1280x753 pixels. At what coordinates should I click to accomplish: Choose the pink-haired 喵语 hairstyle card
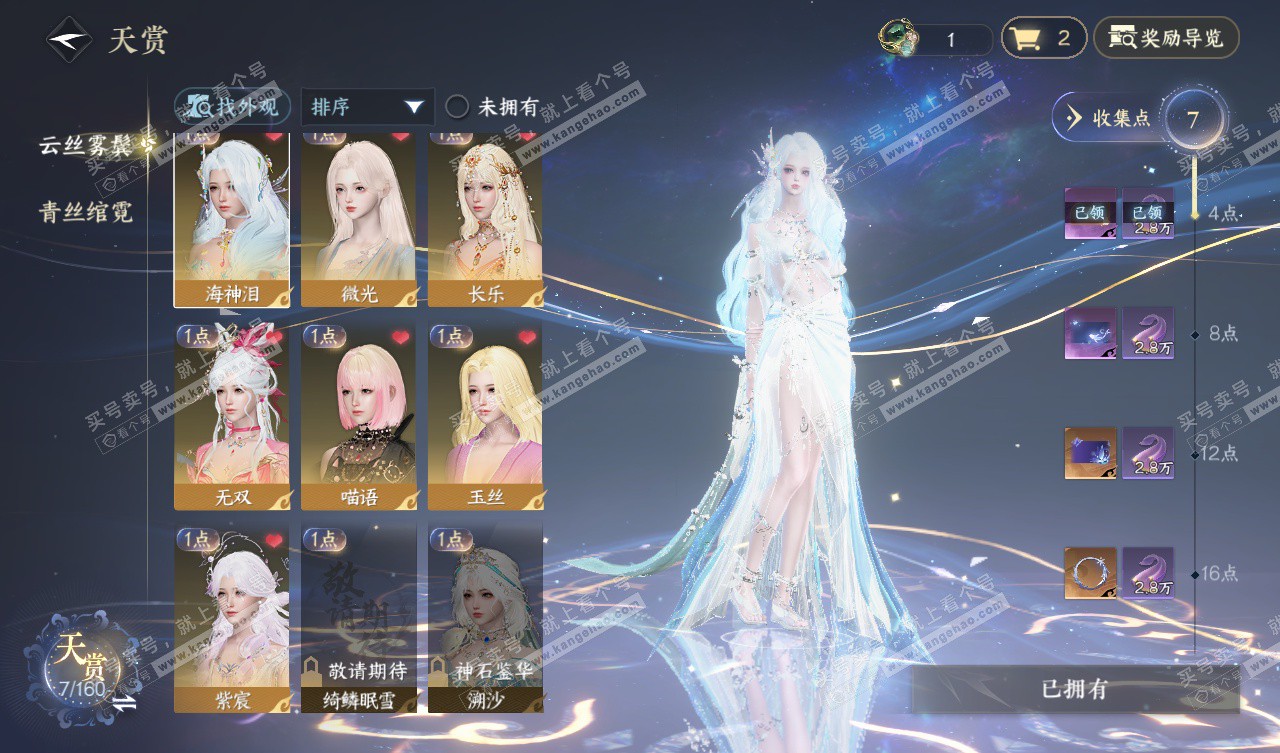click(x=359, y=416)
